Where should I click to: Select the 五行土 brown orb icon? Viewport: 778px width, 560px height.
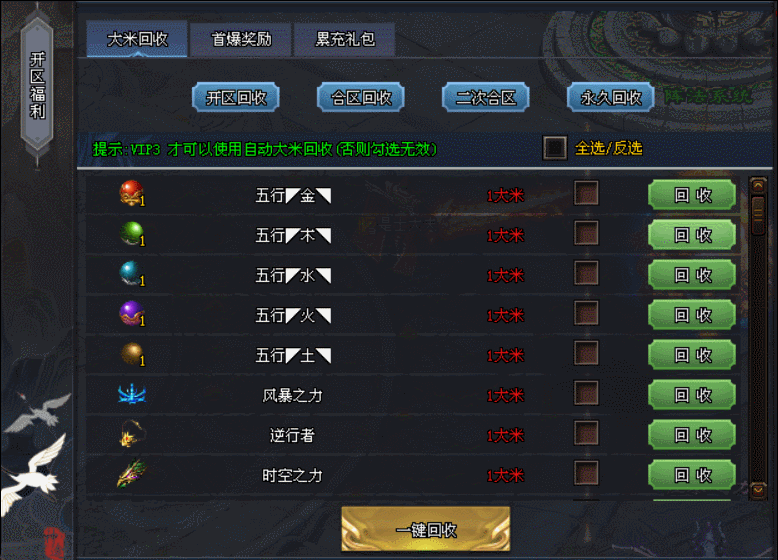pos(131,354)
